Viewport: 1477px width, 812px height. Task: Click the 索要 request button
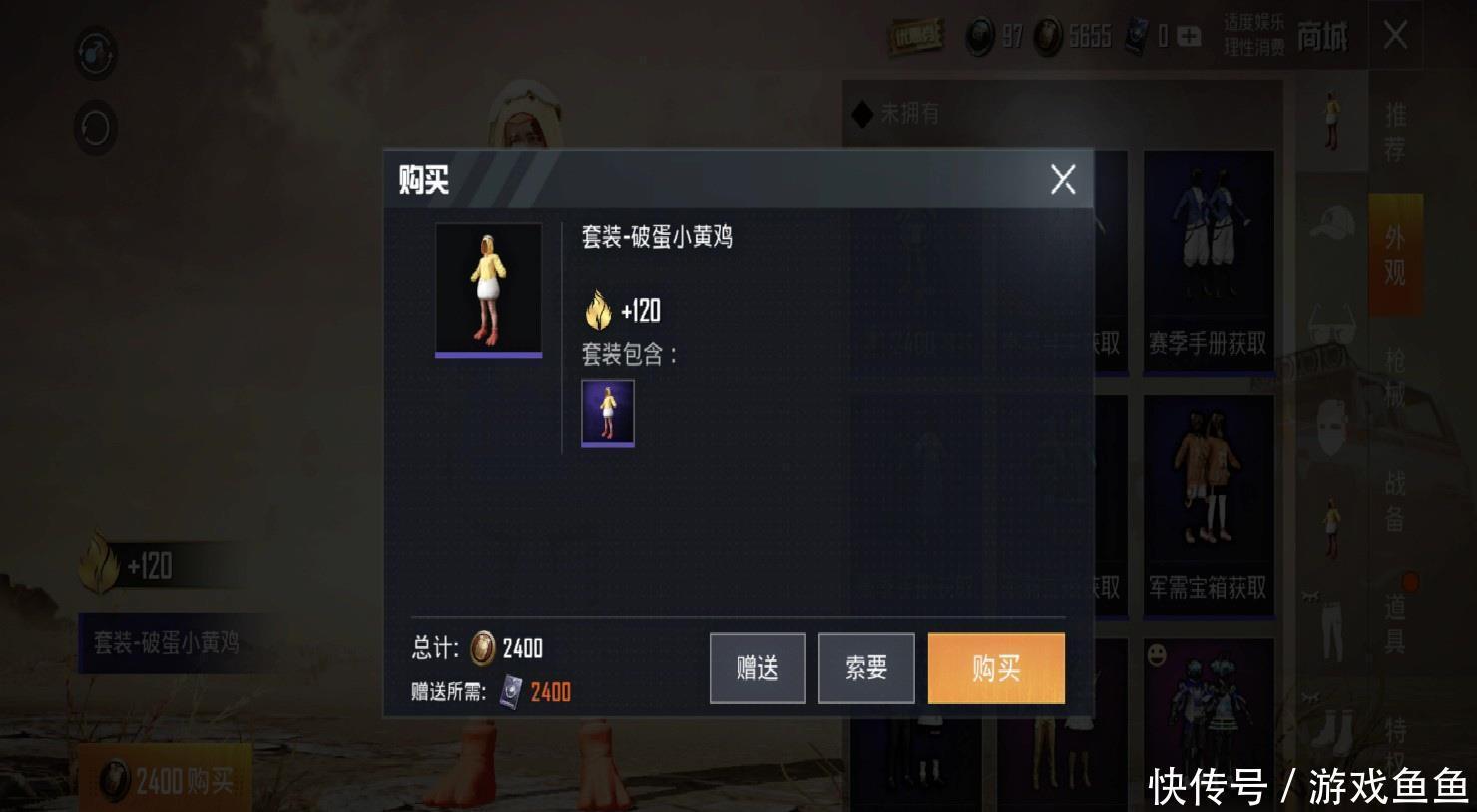tap(866, 668)
